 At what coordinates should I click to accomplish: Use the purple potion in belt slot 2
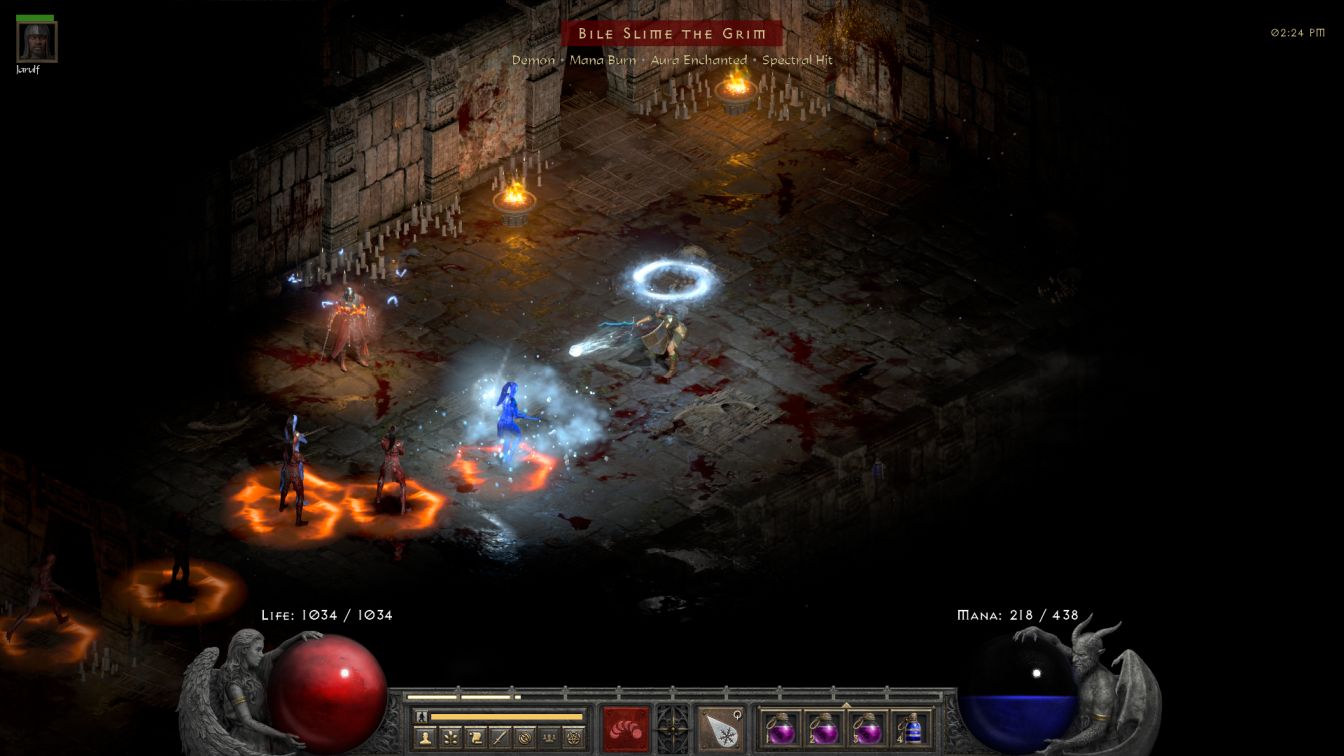click(x=824, y=728)
